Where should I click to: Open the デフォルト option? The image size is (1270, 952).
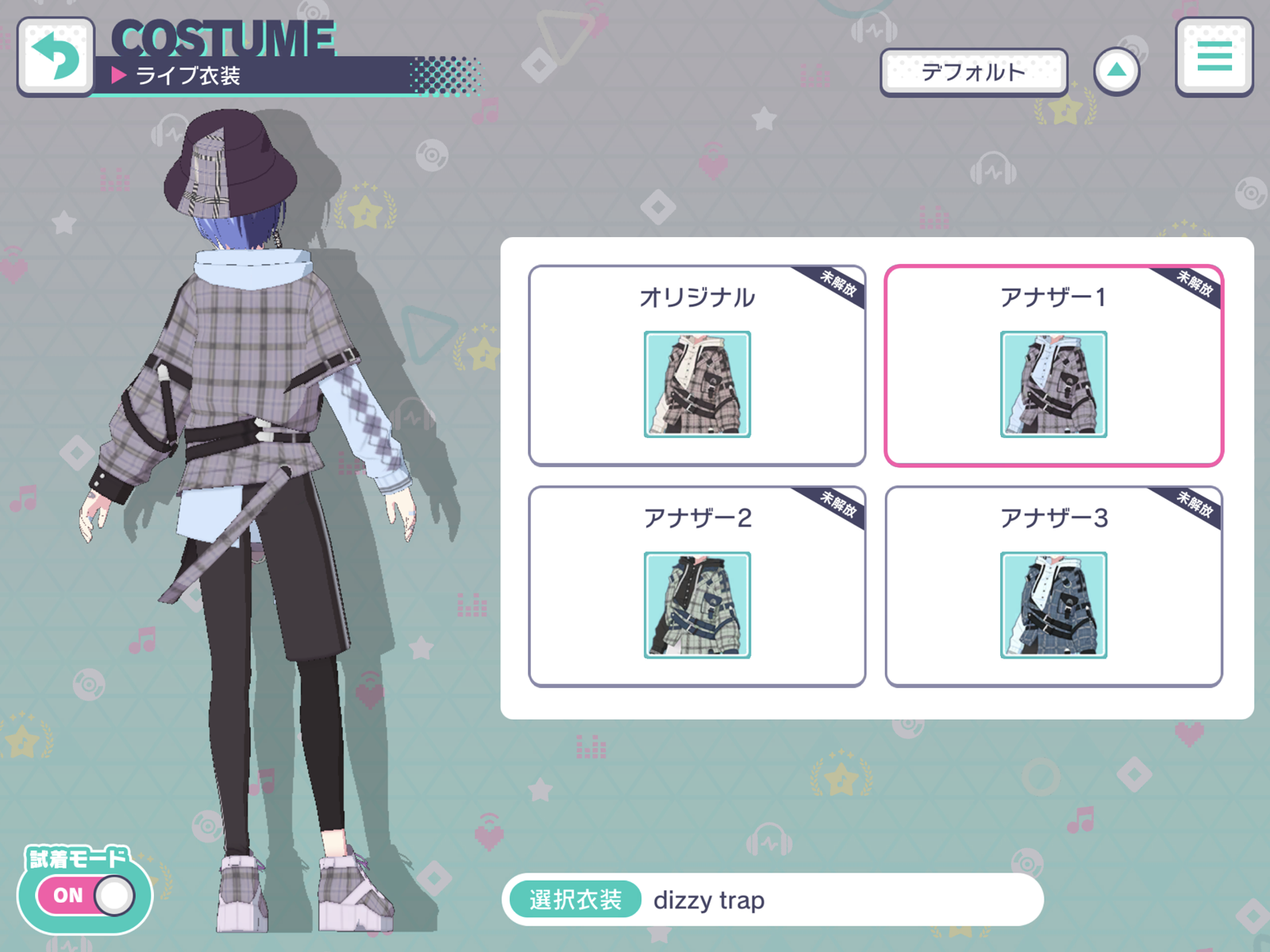click(973, 71)
